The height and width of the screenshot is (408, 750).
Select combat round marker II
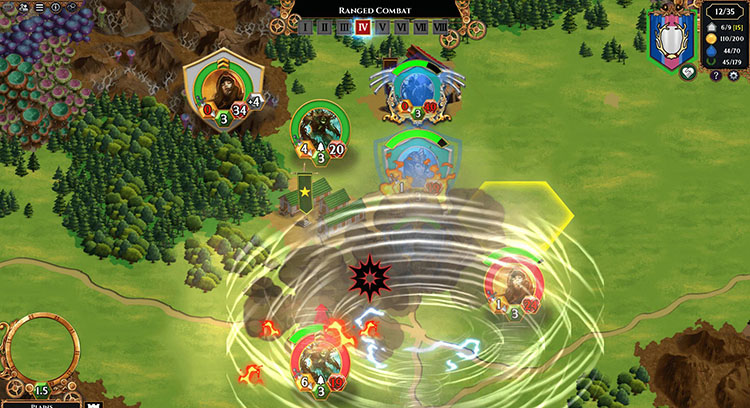pos(324,27)
